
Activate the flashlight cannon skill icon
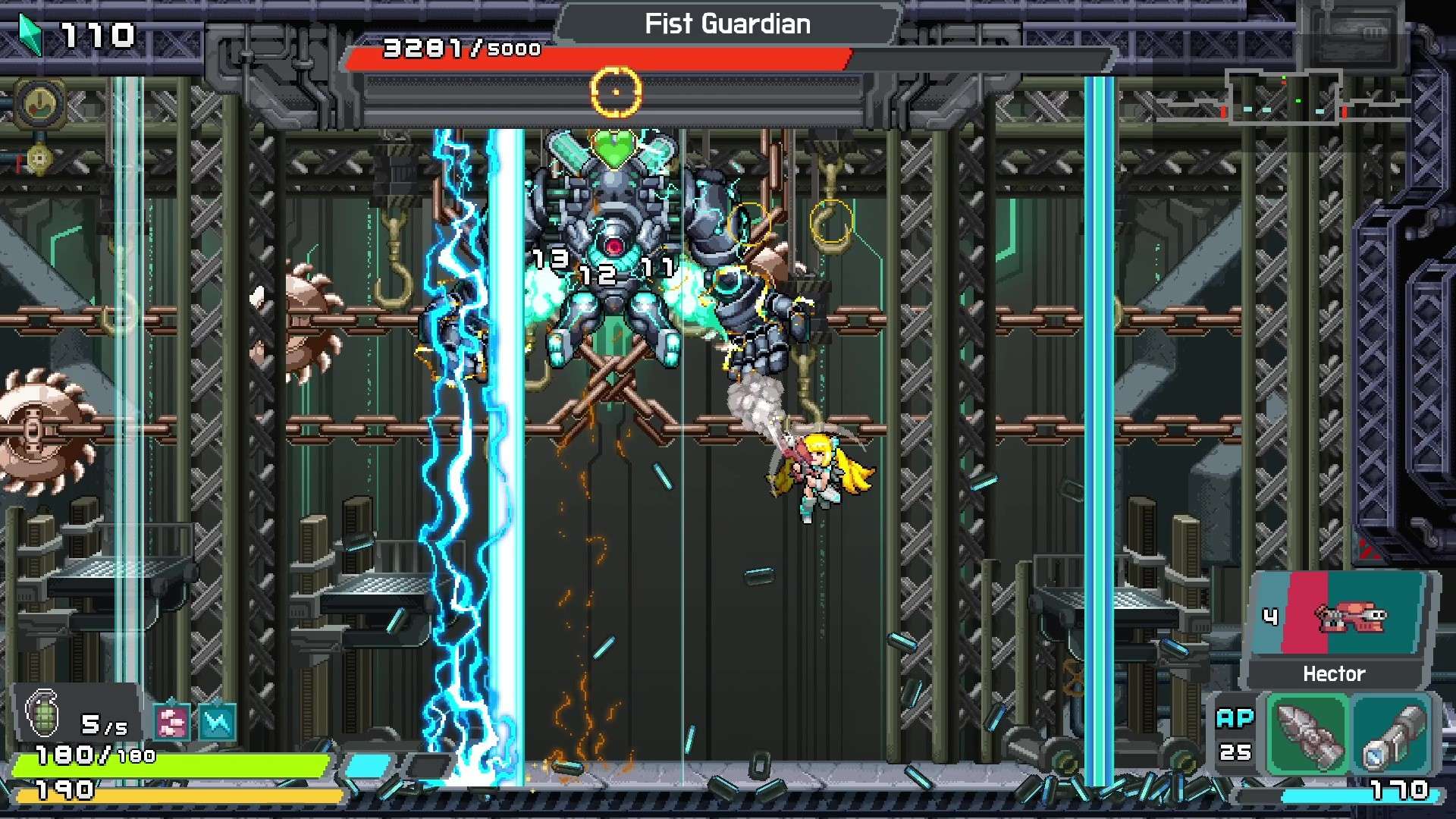pyautogui.click(x=1392, y=734)
